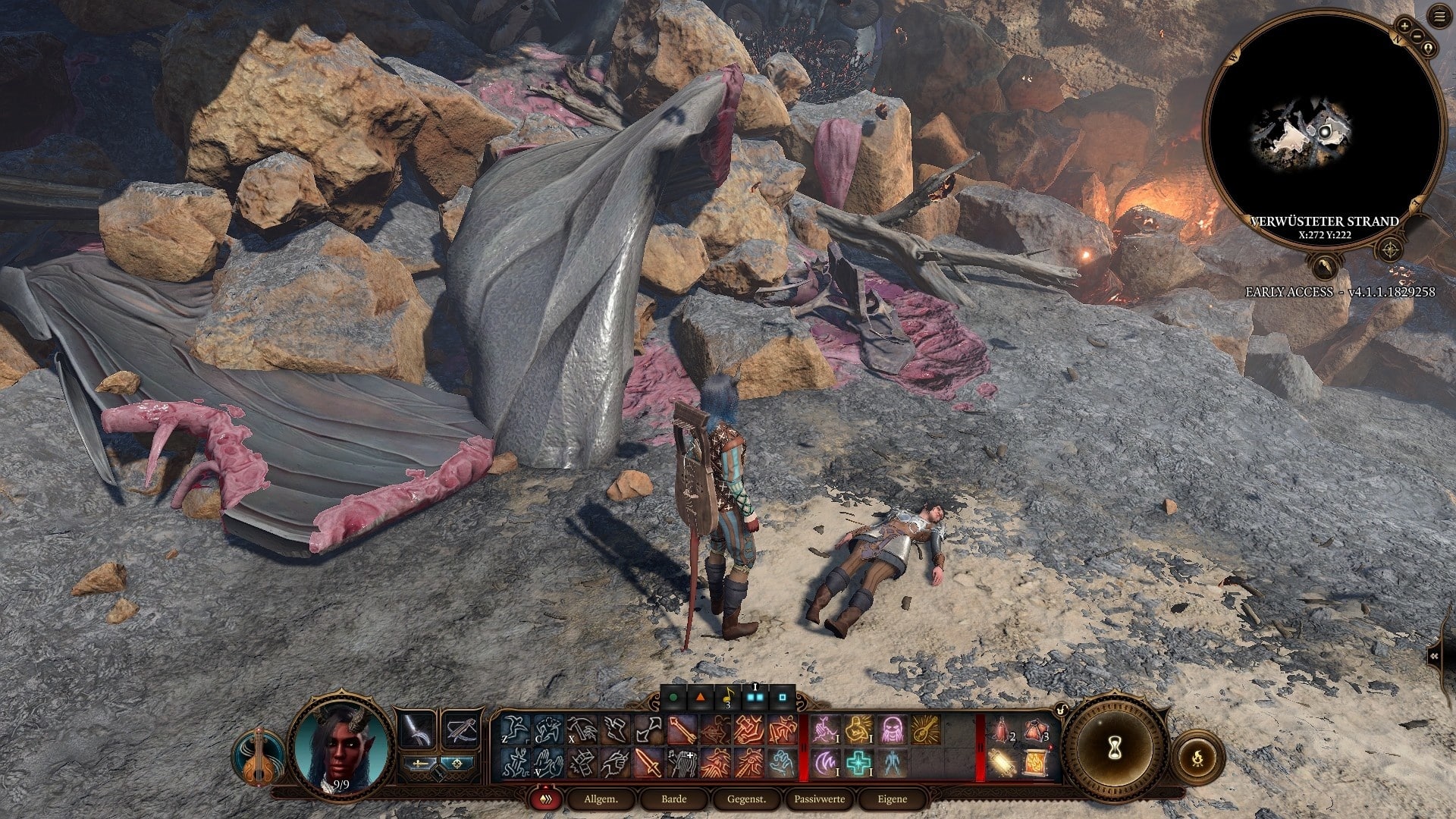Screen dimensions: 1456x819
Task: Click the map marker pin button
Action: pos(1428,49)
